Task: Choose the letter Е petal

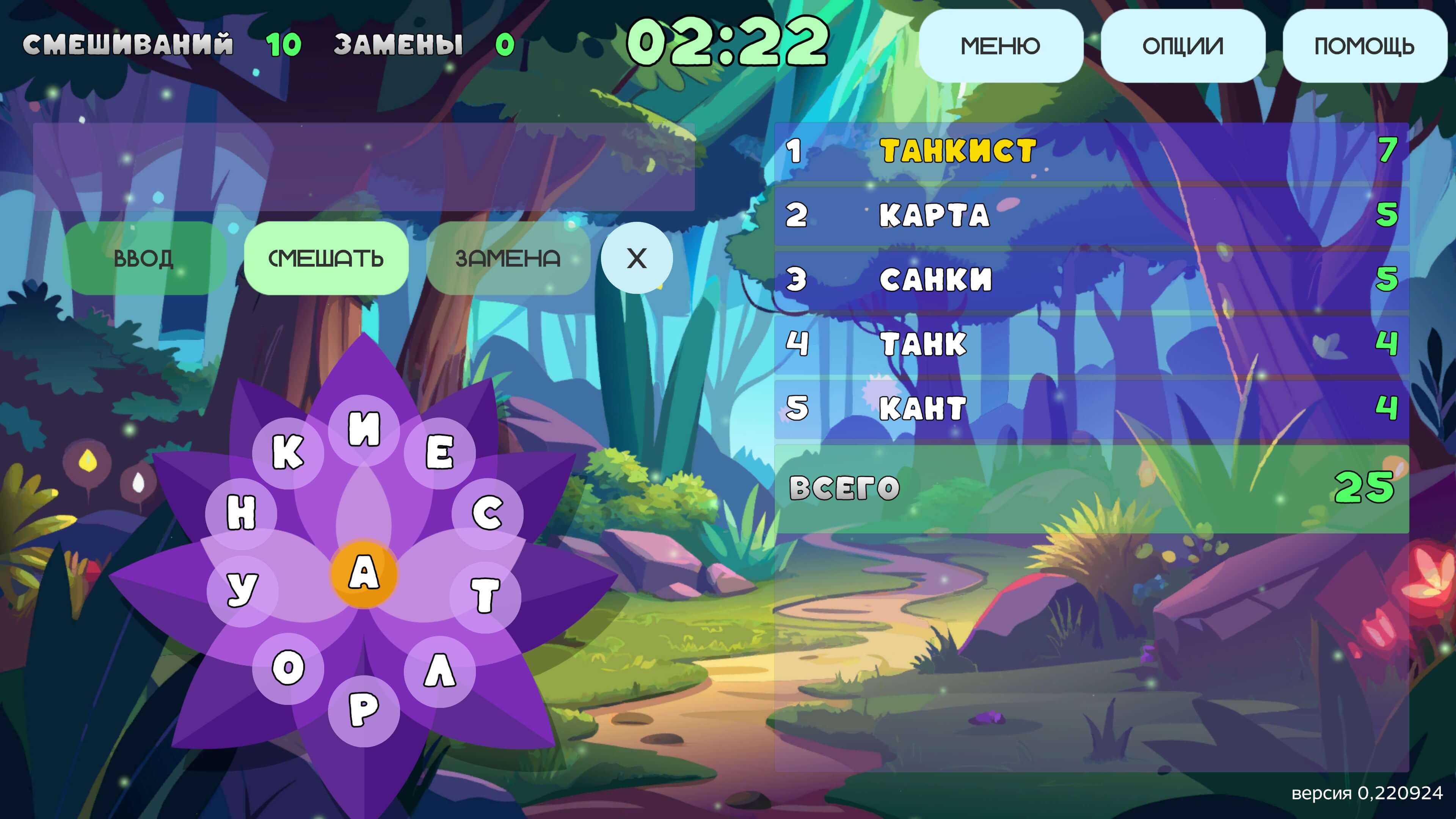Action: click(x=440, y=453)
